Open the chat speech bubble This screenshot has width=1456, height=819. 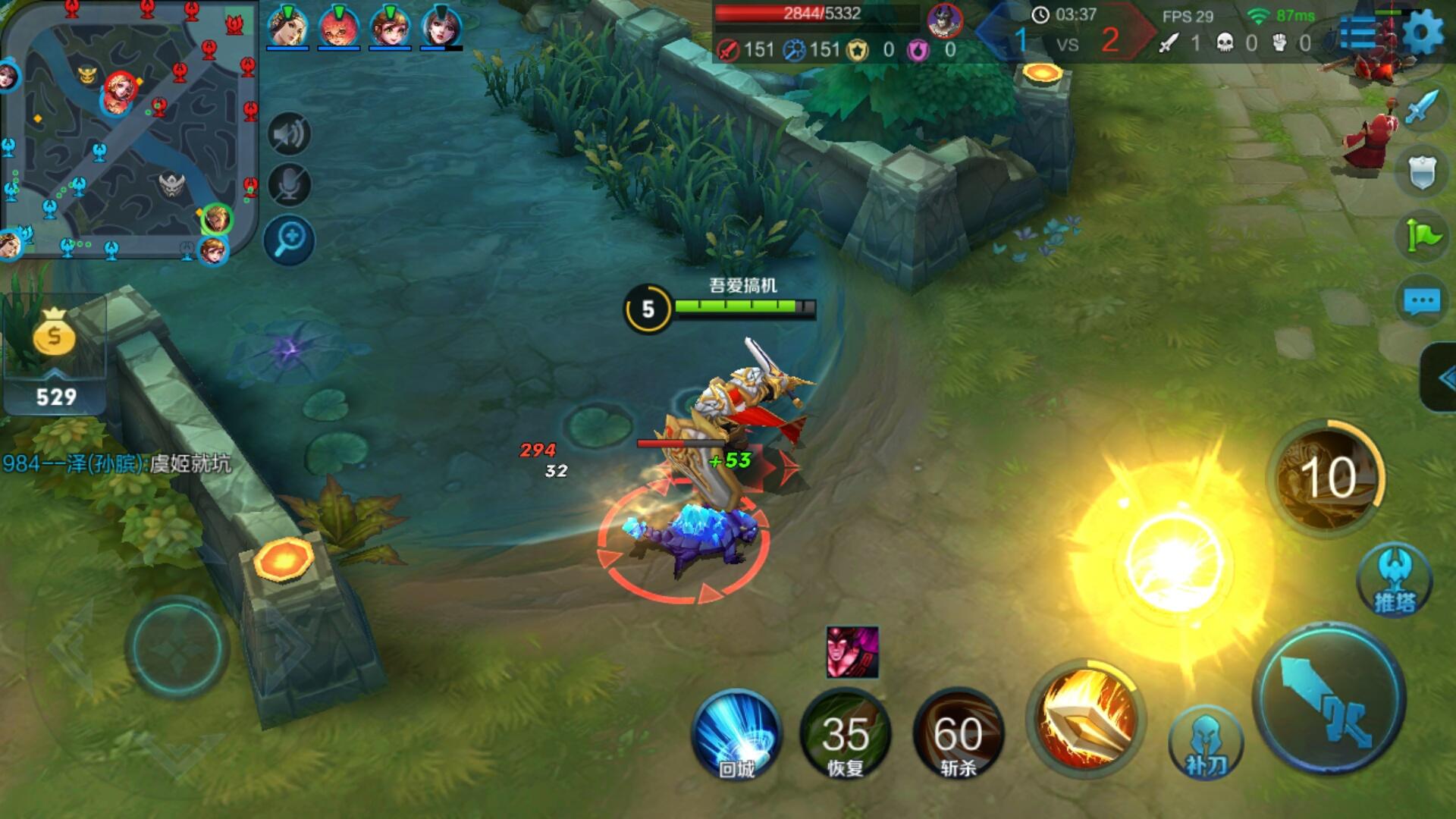1422,301
